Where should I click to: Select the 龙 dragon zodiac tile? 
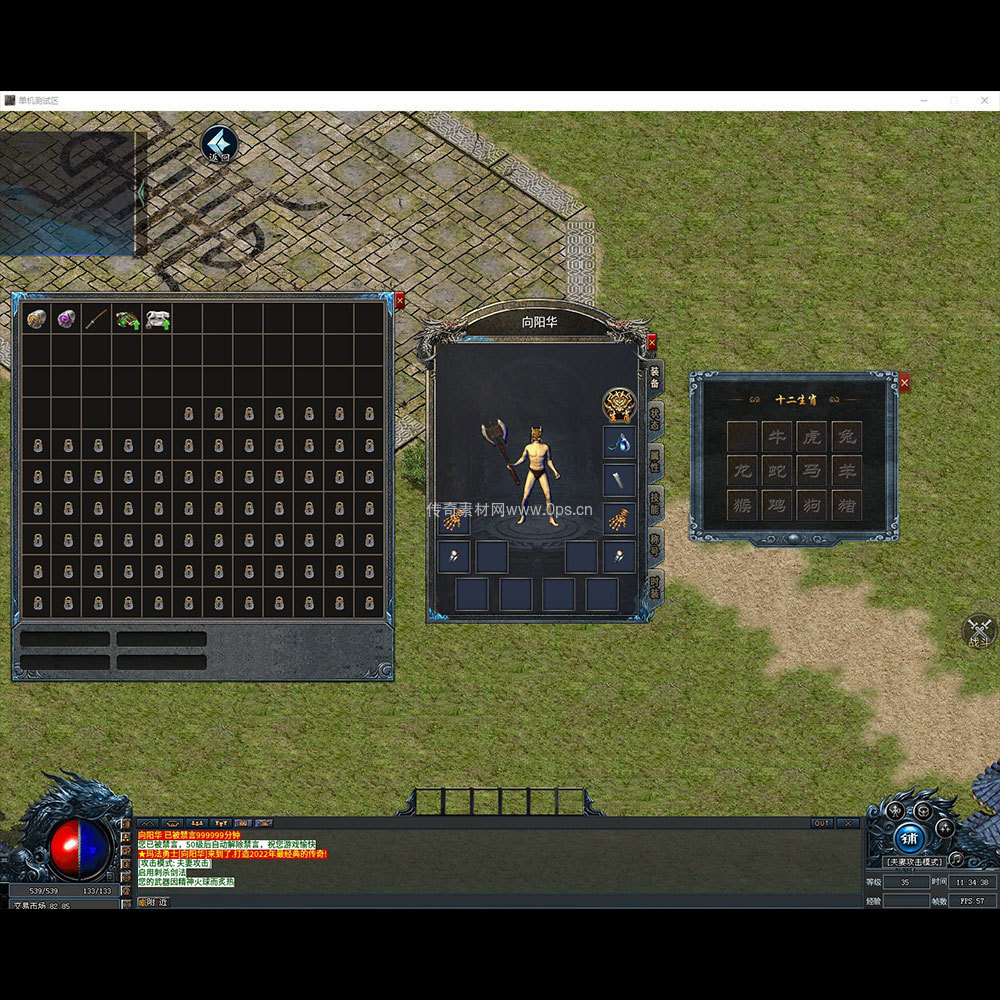point(742,471)
